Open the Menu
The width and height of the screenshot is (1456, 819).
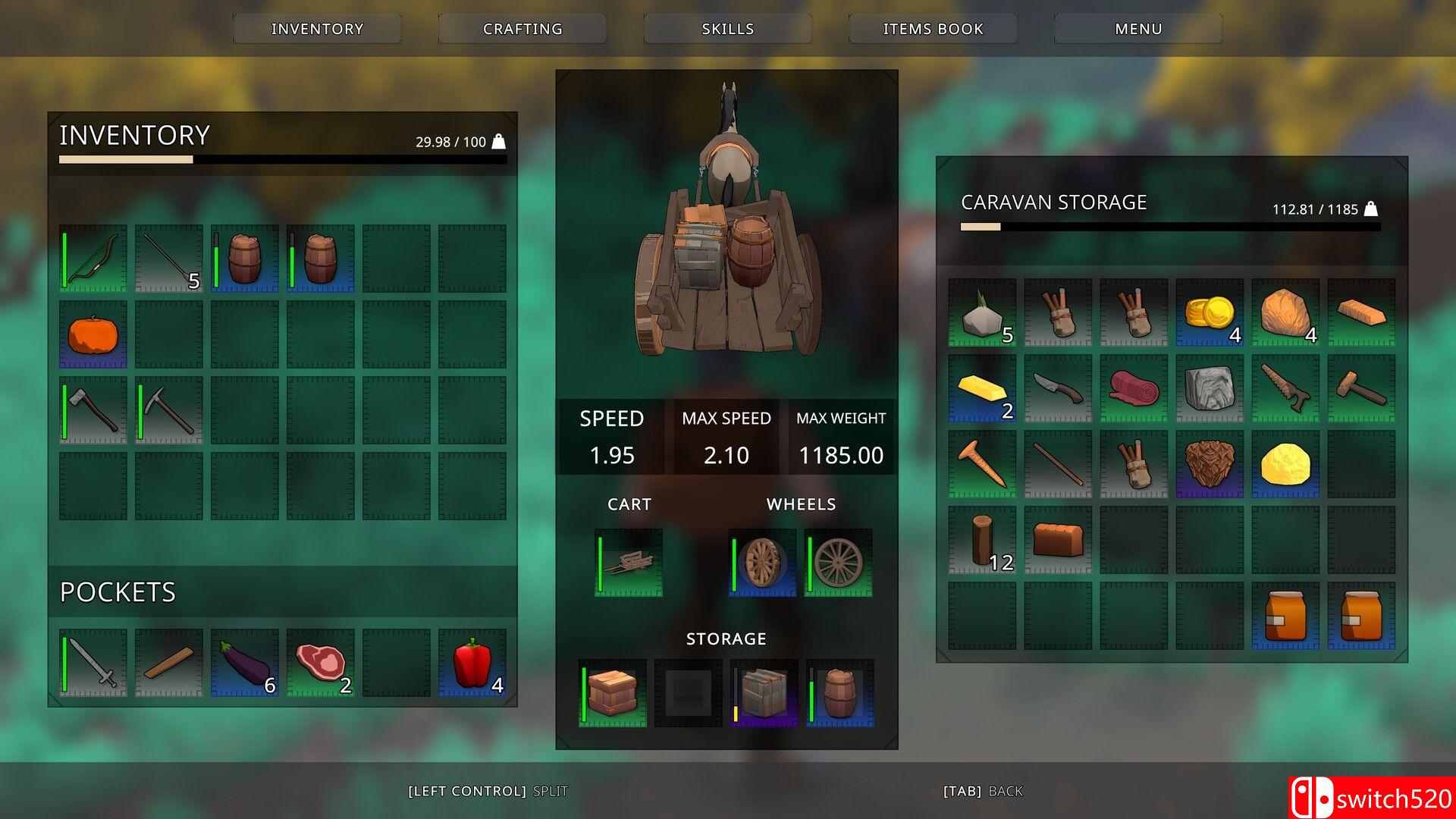pyautogui.click(x=1137, y=29)
